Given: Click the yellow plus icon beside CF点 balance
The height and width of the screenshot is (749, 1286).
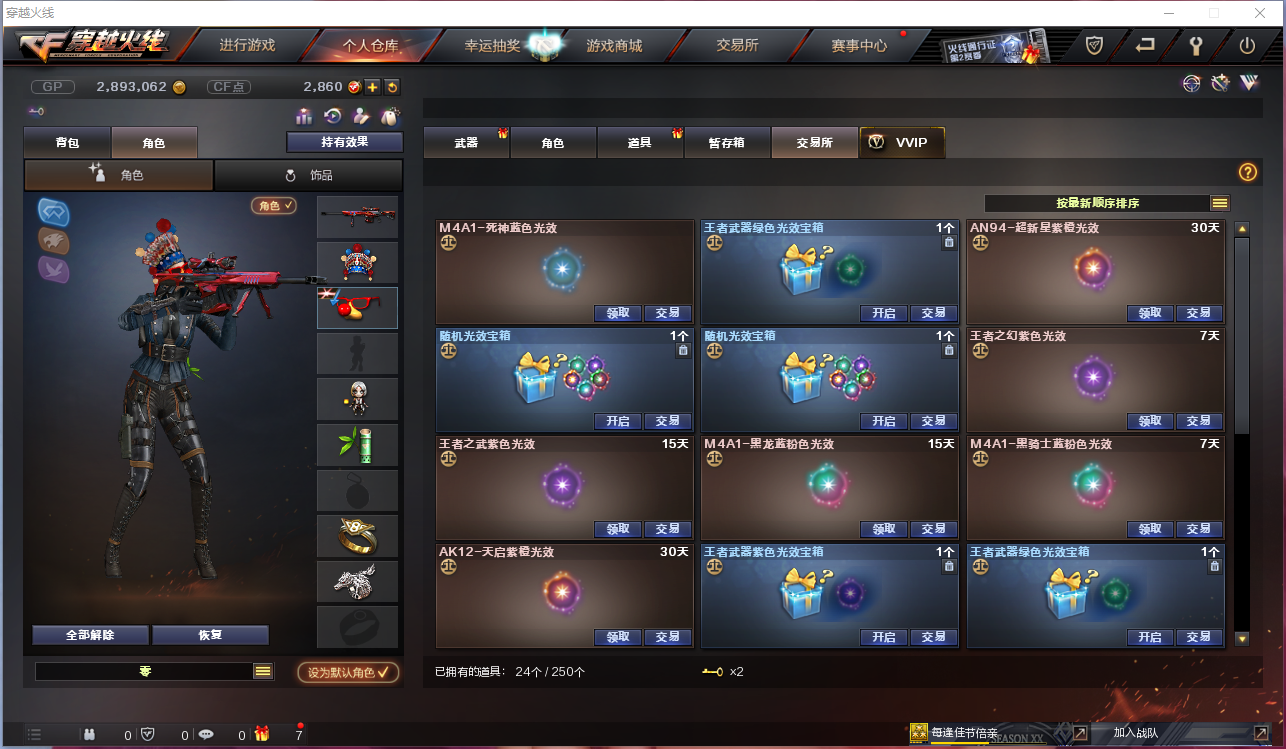Looking at the screenshot, I should pos(372,87).
